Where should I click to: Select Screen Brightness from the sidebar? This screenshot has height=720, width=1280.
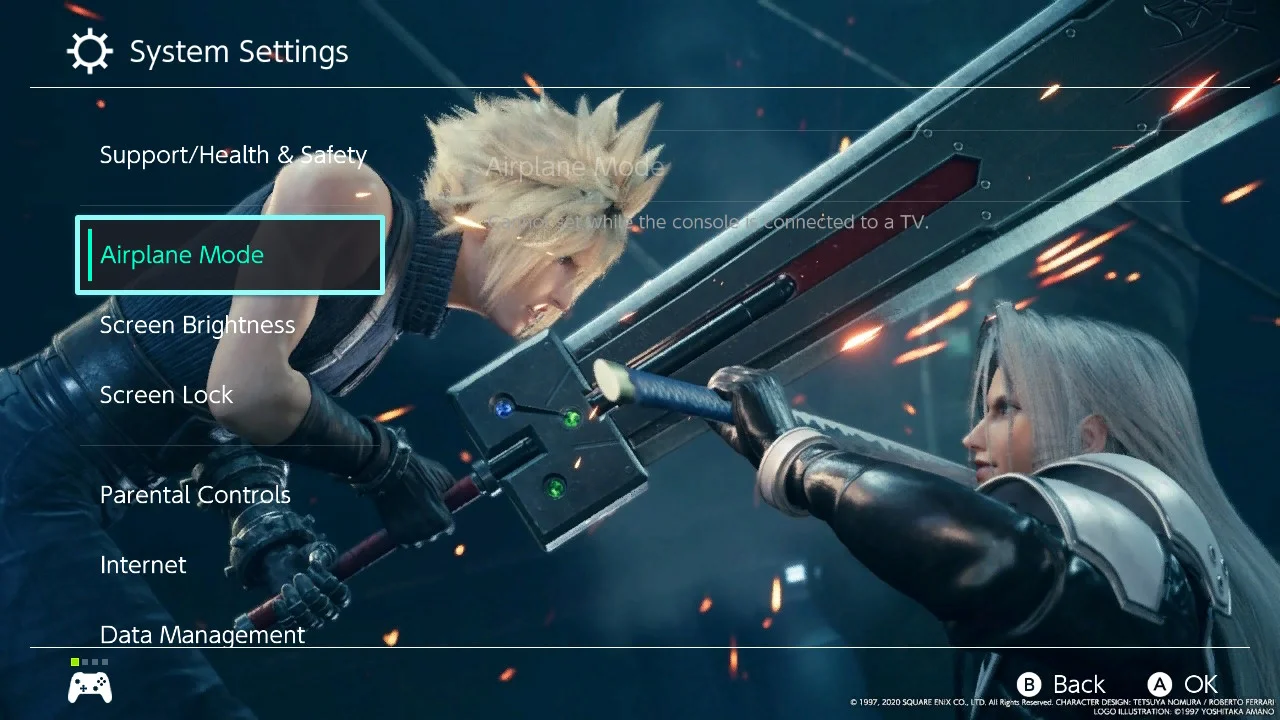(197, 324)
